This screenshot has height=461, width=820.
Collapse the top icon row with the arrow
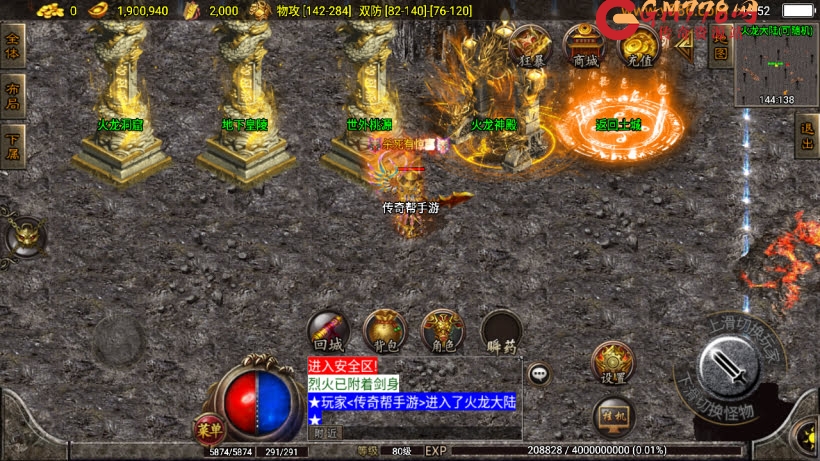coord(684,46)
